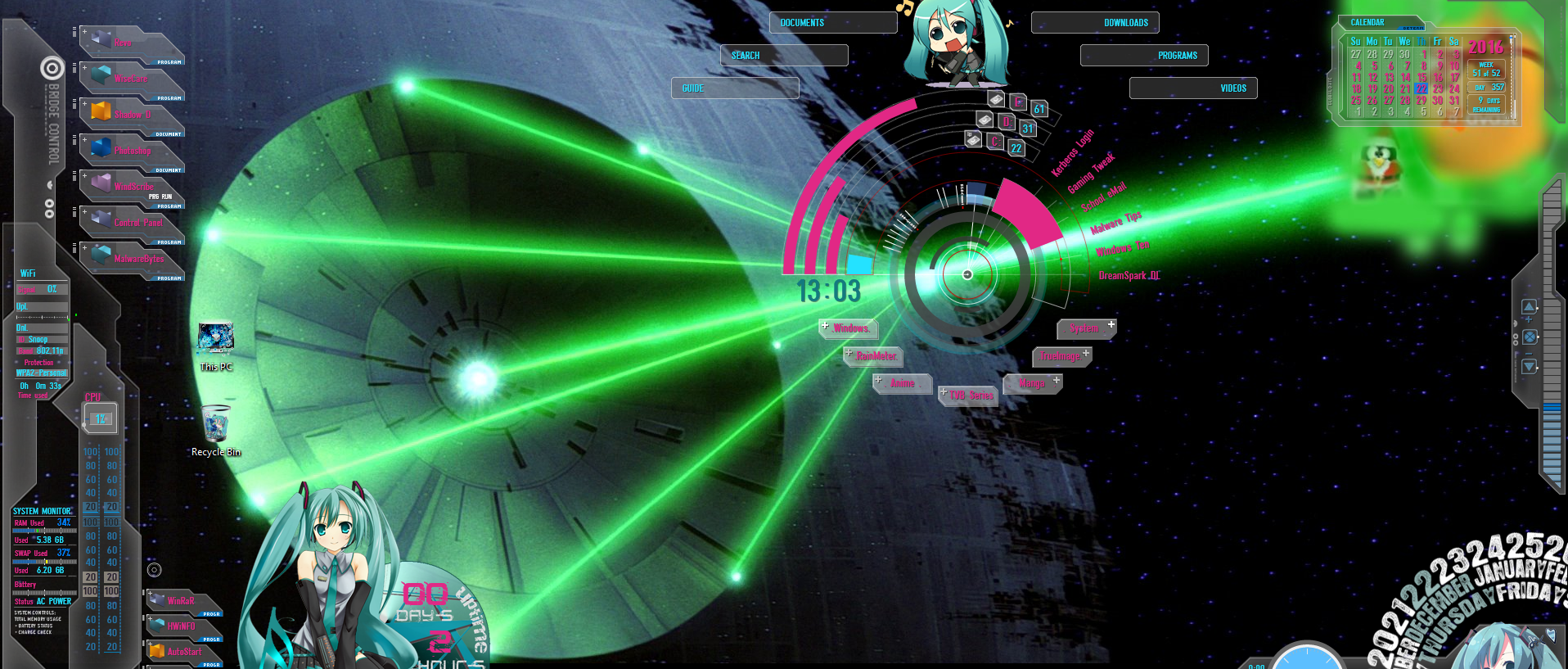The width and height of the screenshot is (1568, 669).
Task: Launch the MalwareBytes program tile
Action: [x=137, y=259]
